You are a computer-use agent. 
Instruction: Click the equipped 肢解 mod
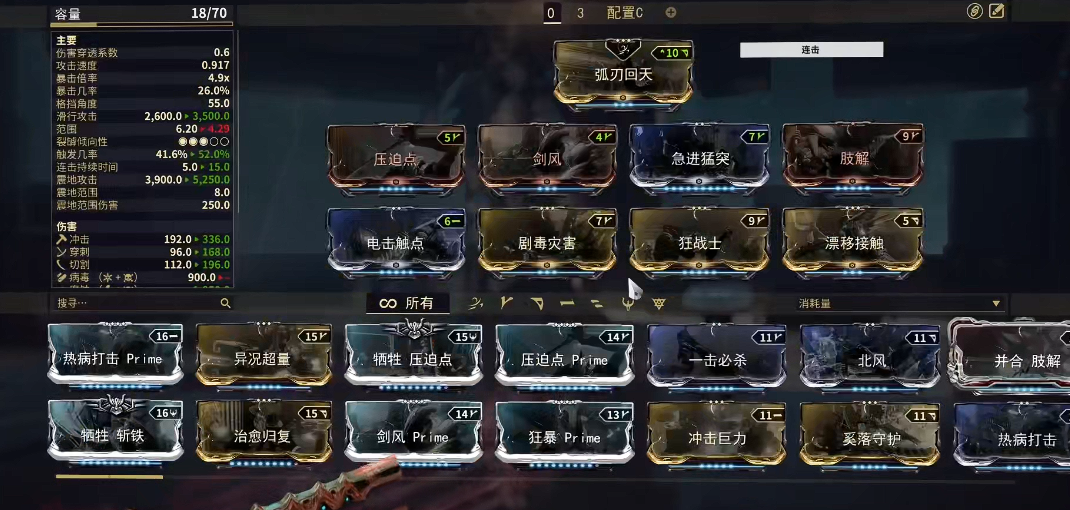[852, 156]
